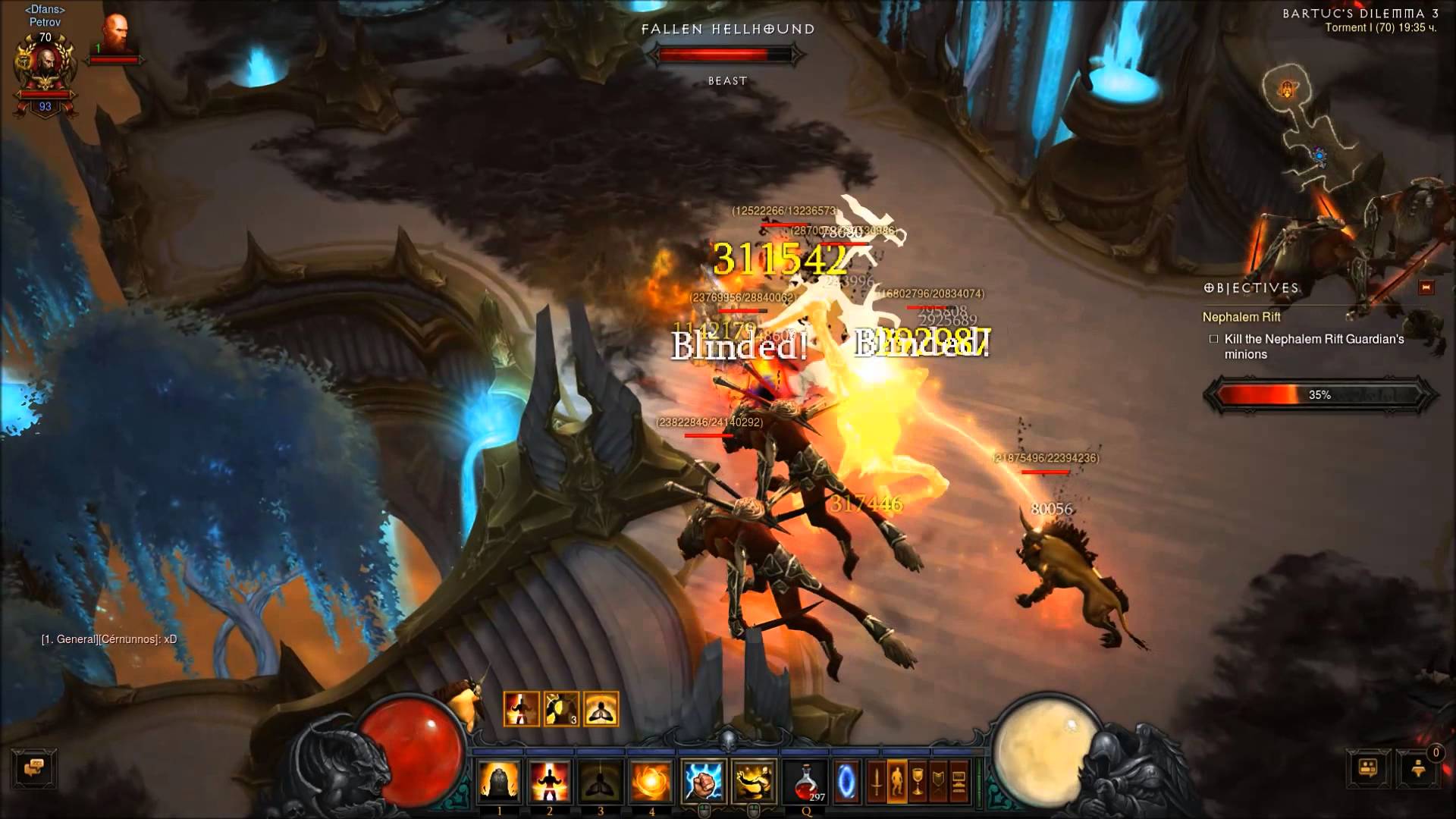The height and width of the screenshot is (819, 1456).
Task: Use the lightning fist primary attack
Action: click(704, 781)
